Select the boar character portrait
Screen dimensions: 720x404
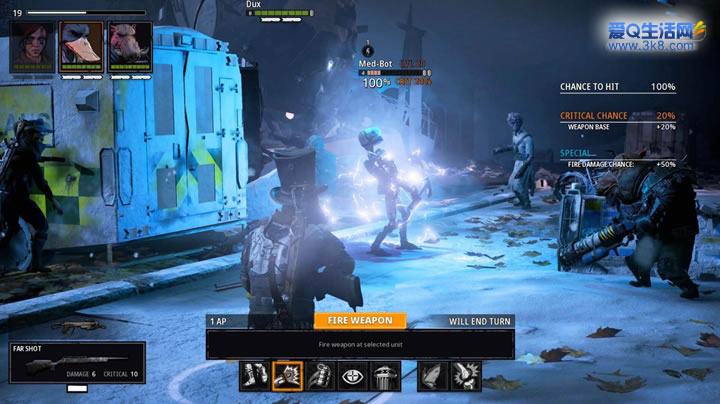tap(129, 46)
